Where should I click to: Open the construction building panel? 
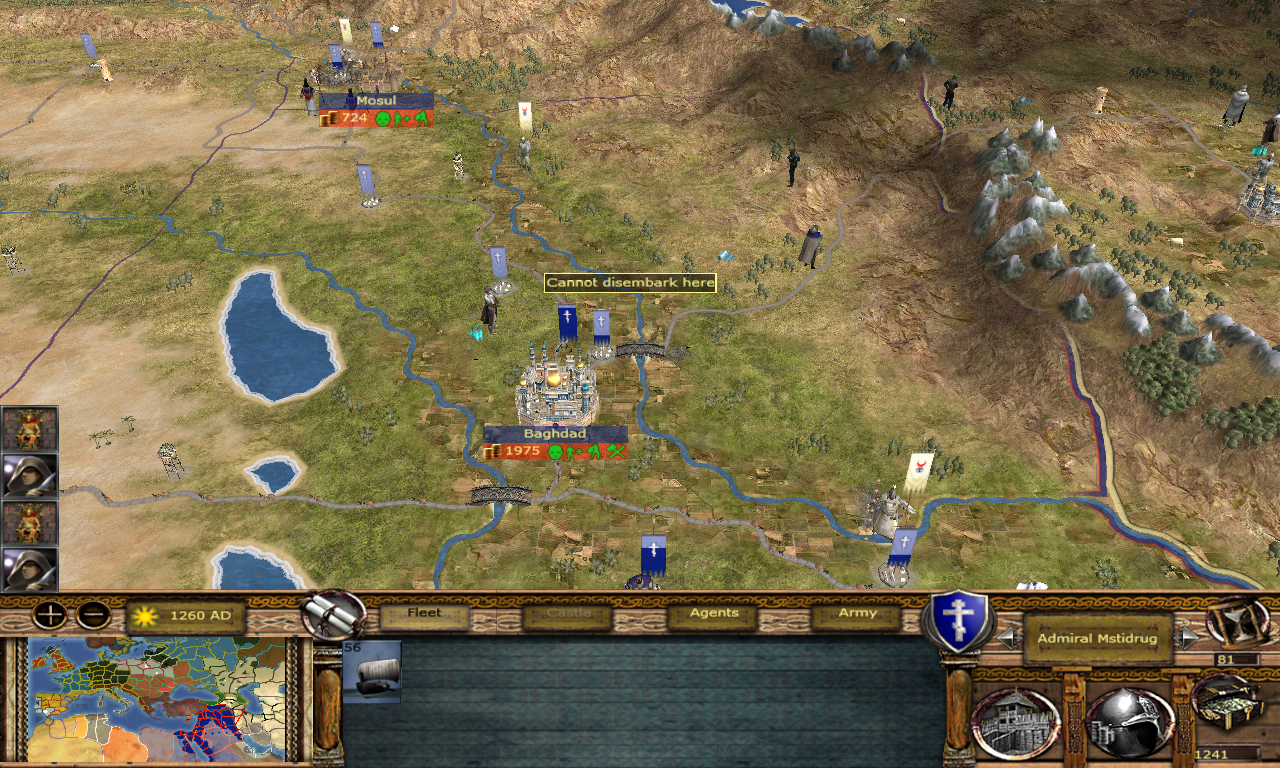click(x=1016, y=722)
